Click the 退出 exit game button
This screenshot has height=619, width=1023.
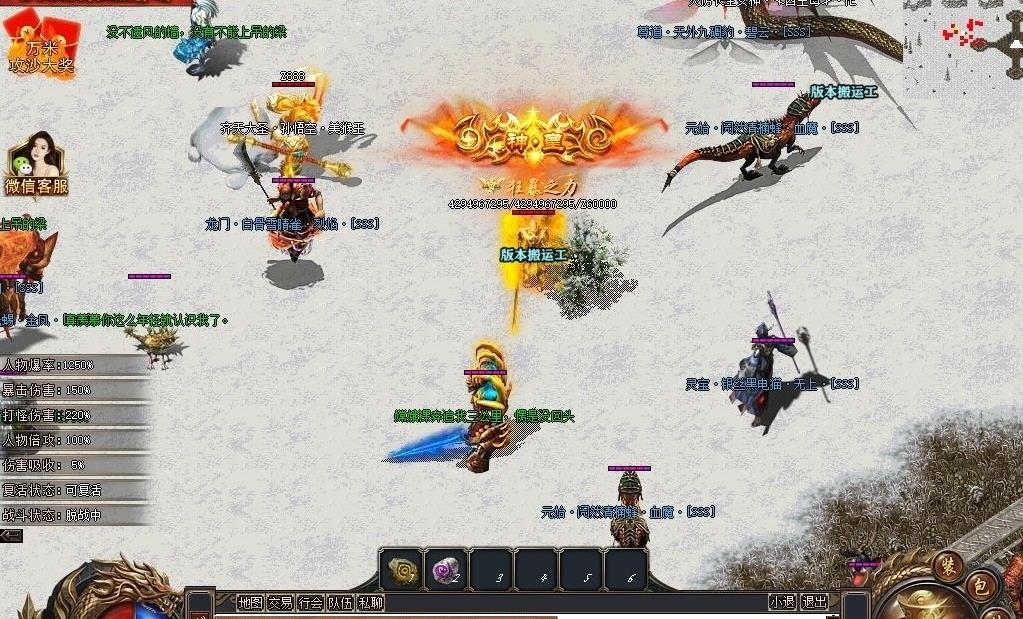coord(815,602)
